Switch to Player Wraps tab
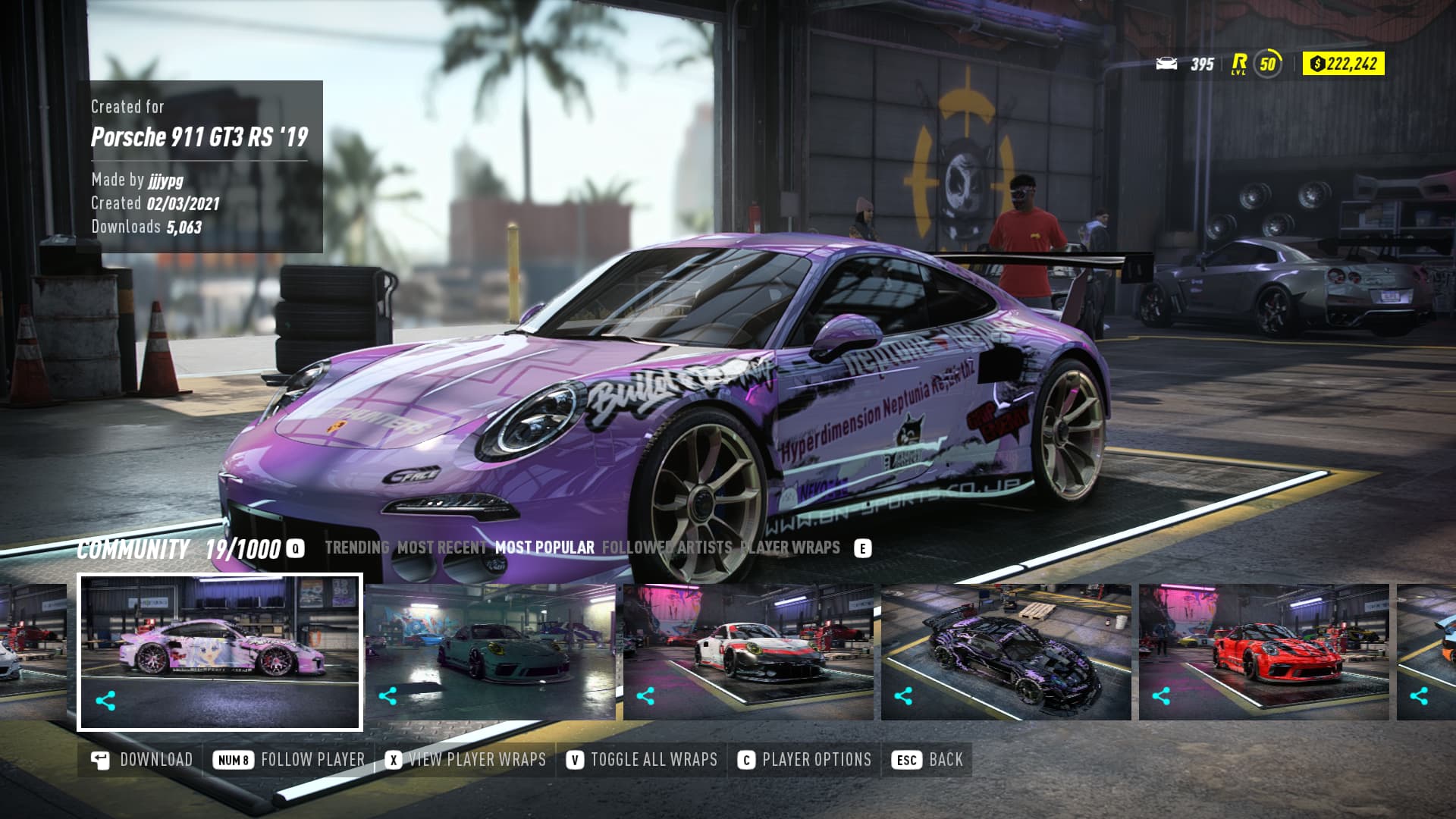This screenshot has height=819, width=1456. 789,548
